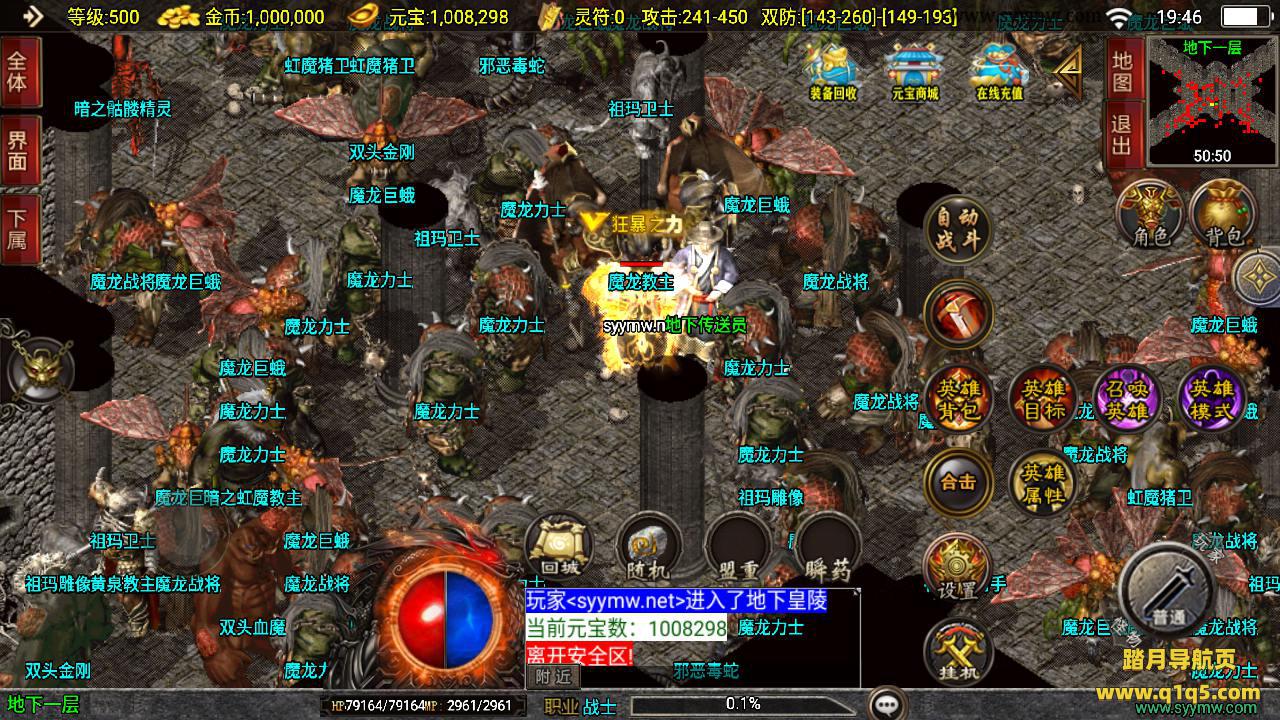Open the 角色 character sheet
The height and width of the screenshot is (720, 1280).
tap(1151, 214)
